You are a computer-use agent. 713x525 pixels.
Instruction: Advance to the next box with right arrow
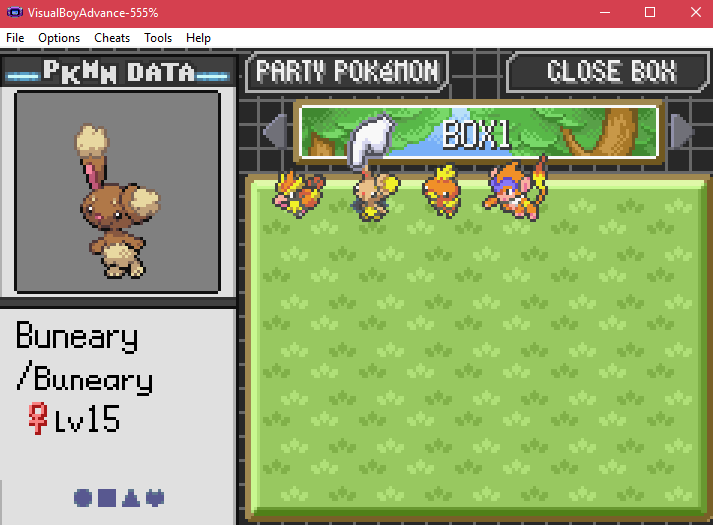[x=682, y=131]
